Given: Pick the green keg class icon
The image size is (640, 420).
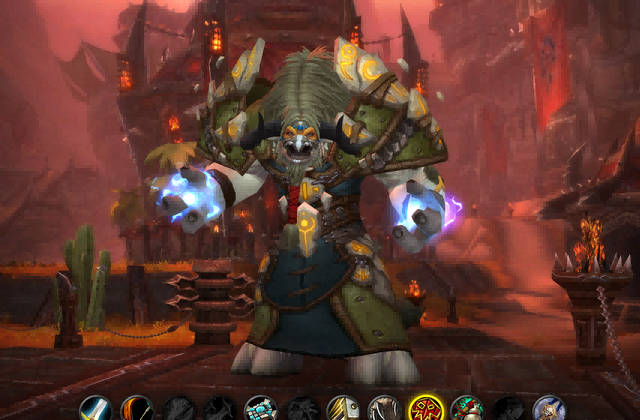Looking at the screenshot, I should click(x=466, y=409).
